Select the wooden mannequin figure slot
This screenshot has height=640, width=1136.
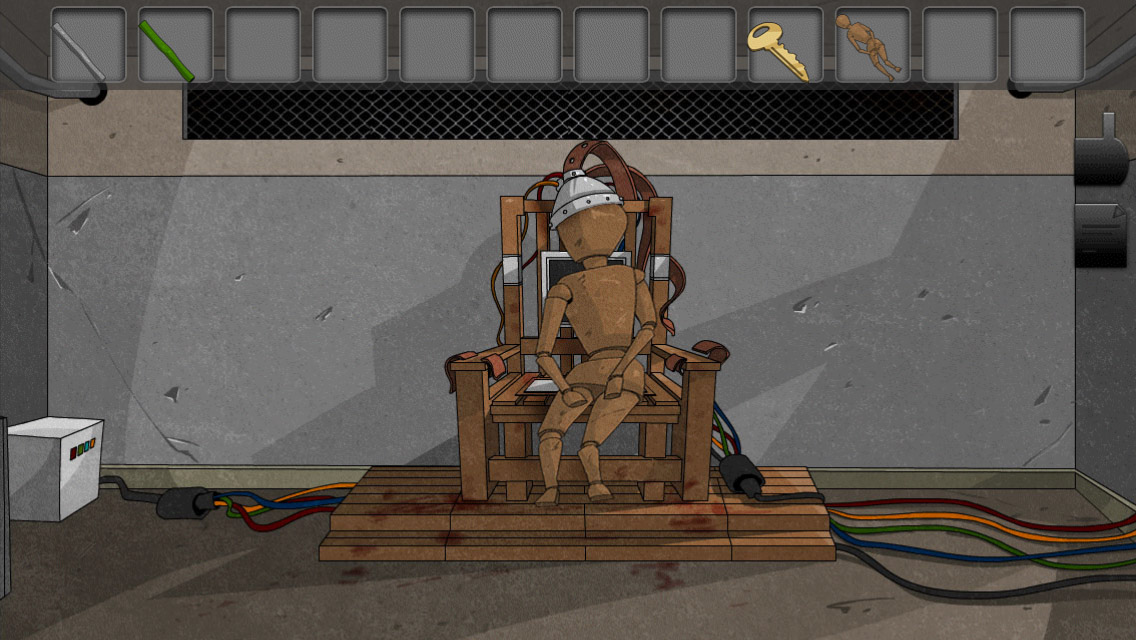(872, 45)
